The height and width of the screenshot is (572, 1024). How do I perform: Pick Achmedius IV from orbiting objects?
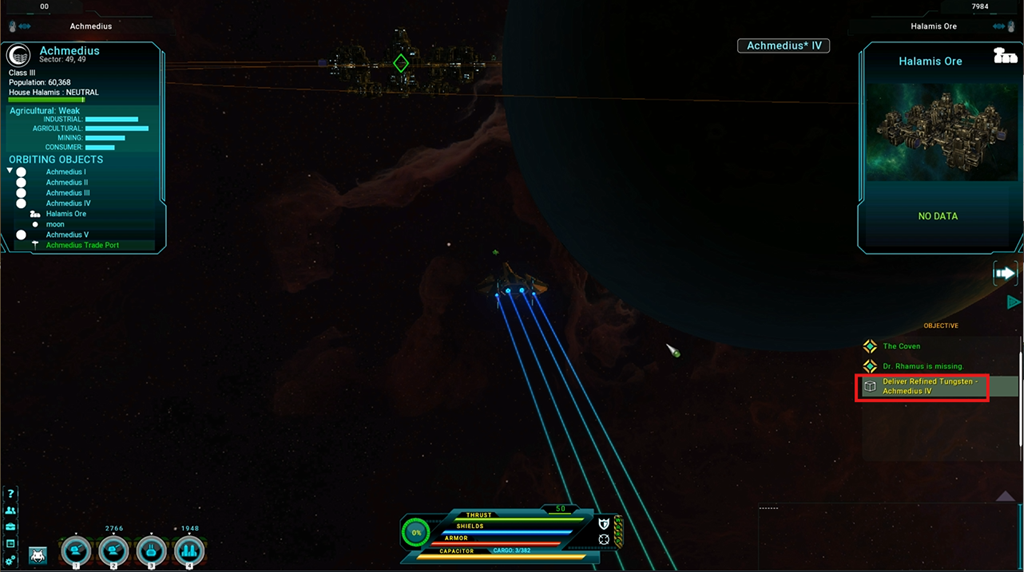(x=68, y=203)
